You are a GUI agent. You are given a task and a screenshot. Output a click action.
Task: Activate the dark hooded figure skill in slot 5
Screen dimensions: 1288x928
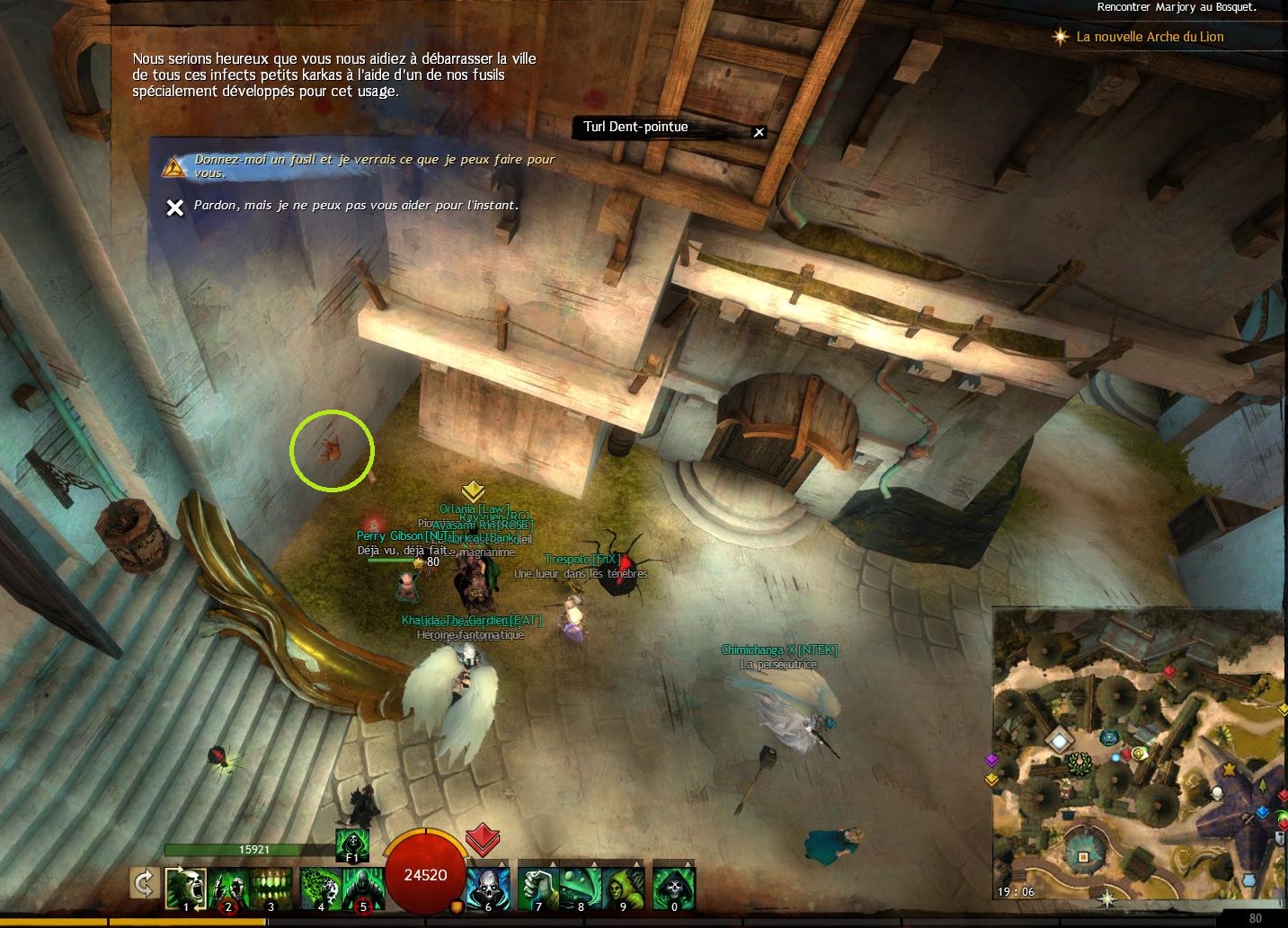point(362,888)
